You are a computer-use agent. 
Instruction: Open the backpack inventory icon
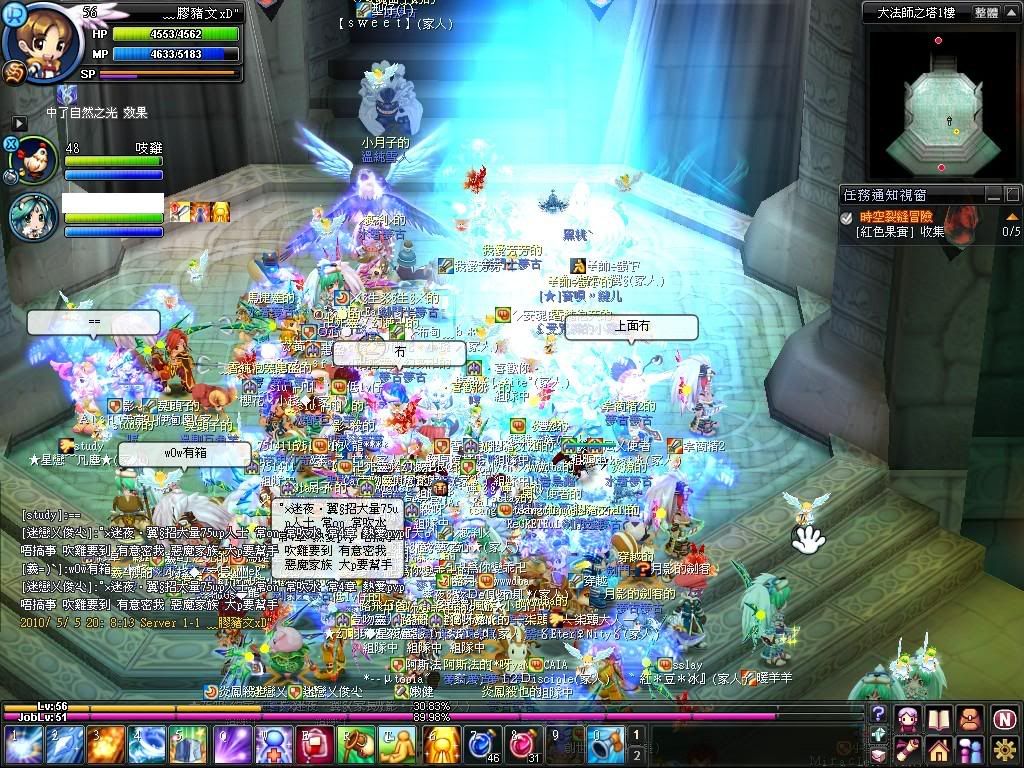point(971,718)
